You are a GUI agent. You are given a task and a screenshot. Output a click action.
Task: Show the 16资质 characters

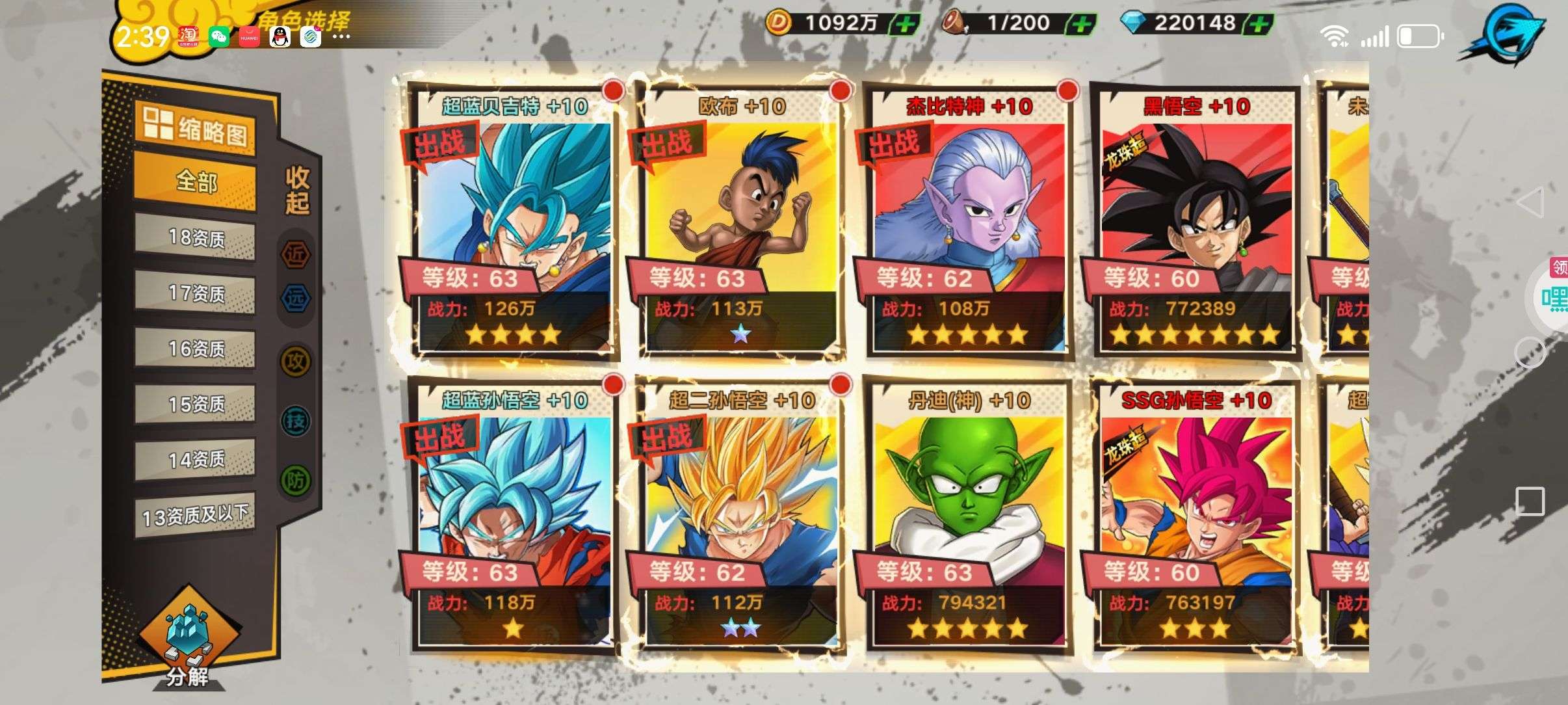195,349
